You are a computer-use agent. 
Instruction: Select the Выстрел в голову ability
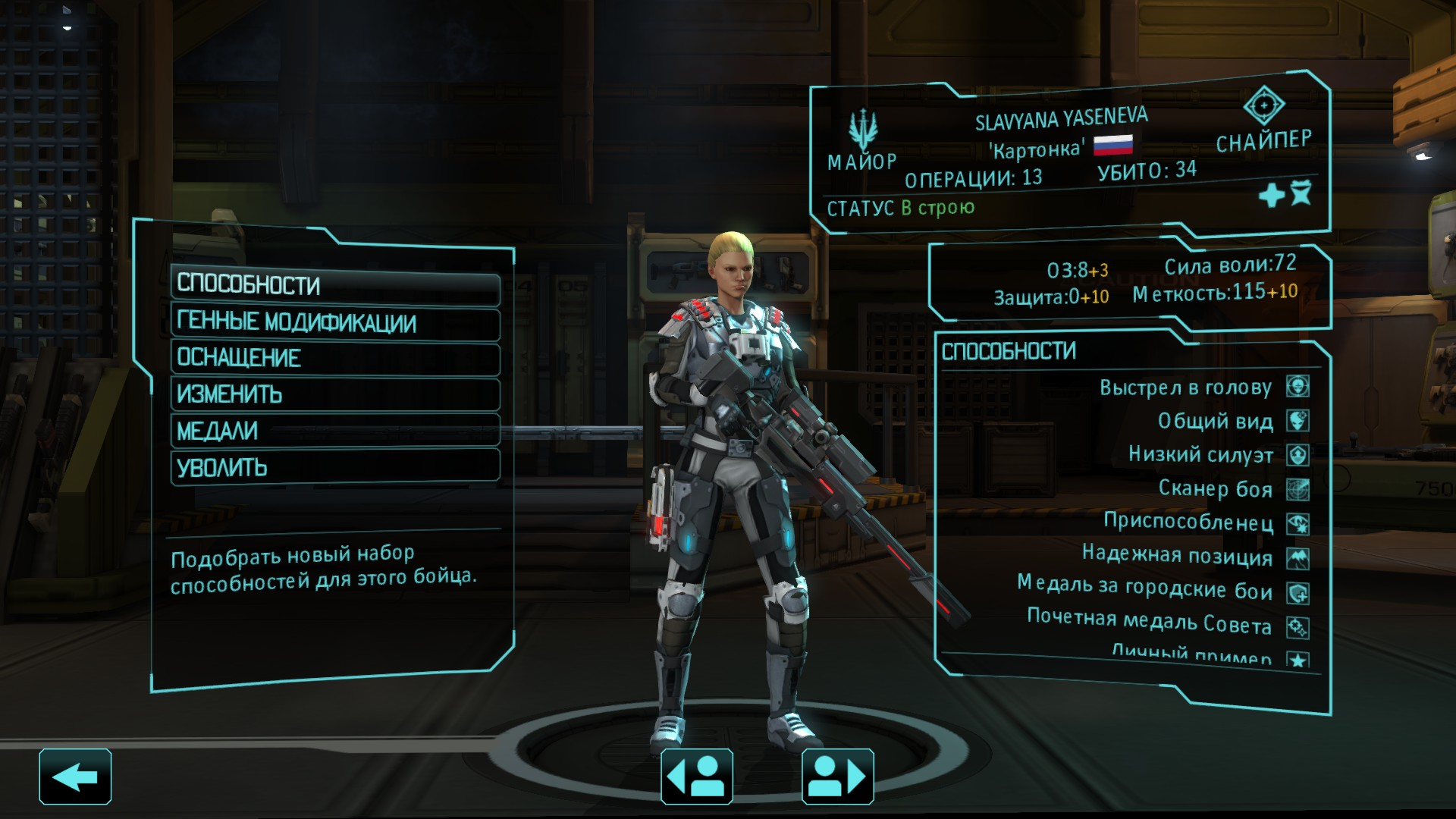[x=1185, y=388]
